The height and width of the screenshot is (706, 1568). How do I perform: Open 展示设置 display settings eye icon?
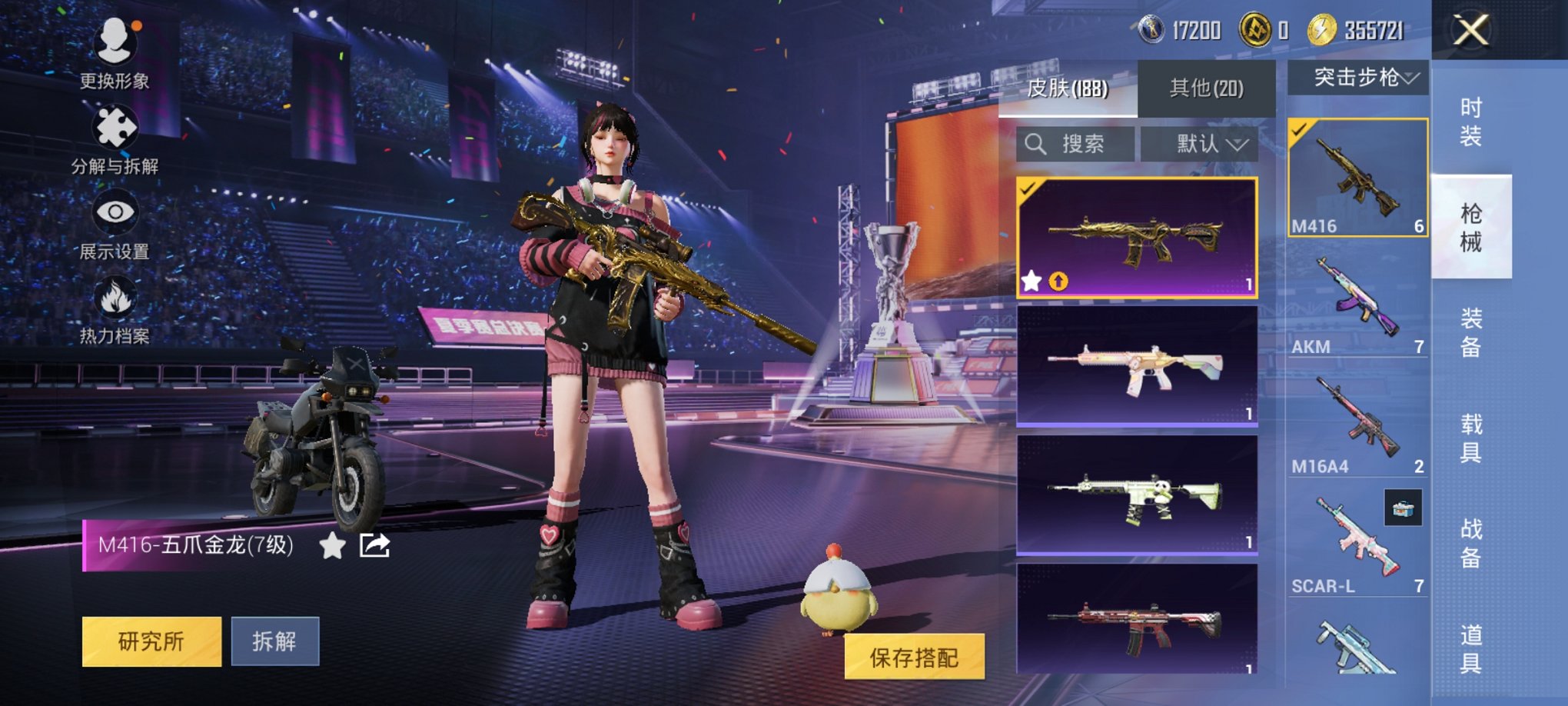tap(114, 211)
